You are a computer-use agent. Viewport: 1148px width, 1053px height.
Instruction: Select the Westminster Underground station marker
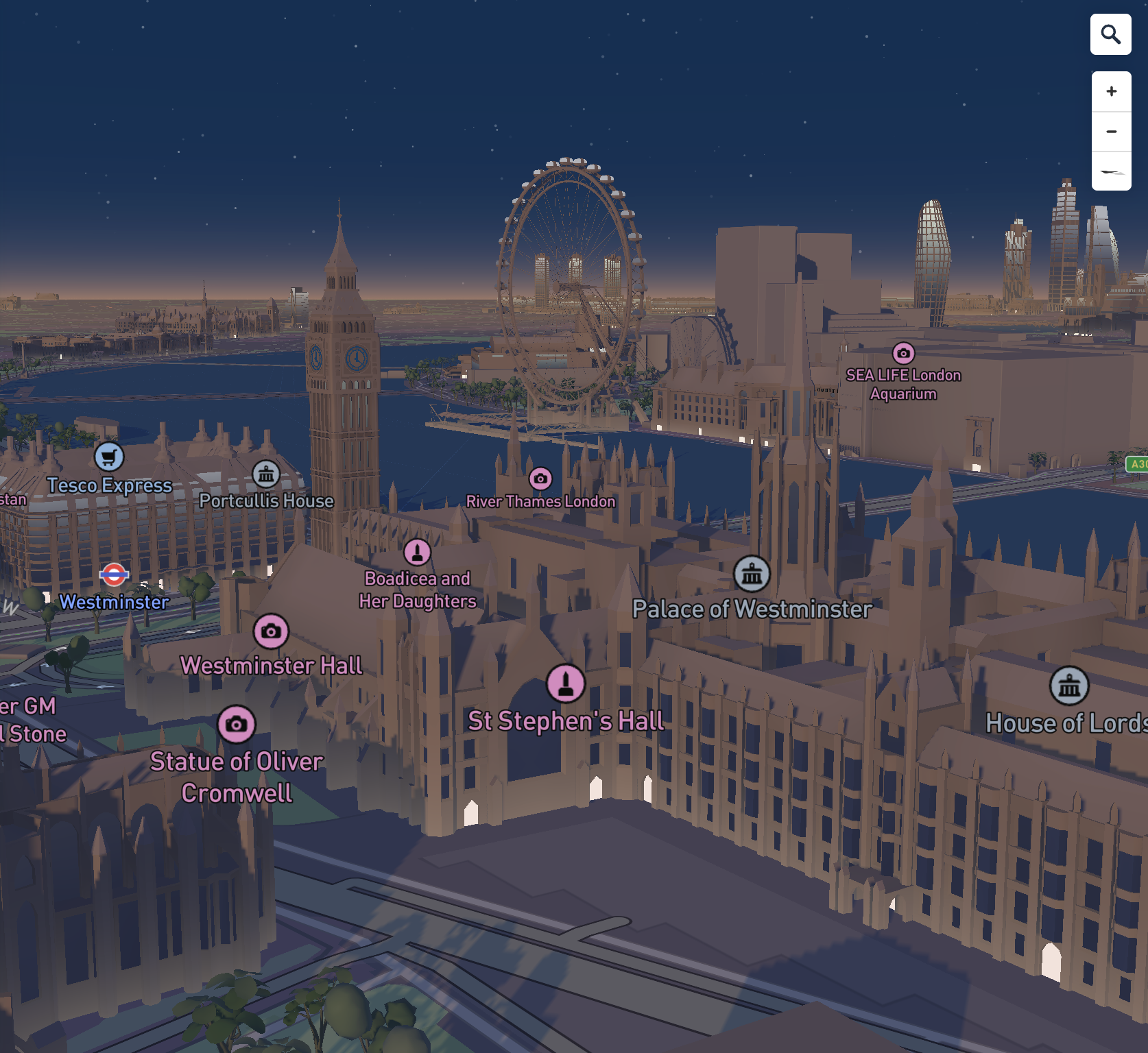pyautogui.click(x=114, y=574)
